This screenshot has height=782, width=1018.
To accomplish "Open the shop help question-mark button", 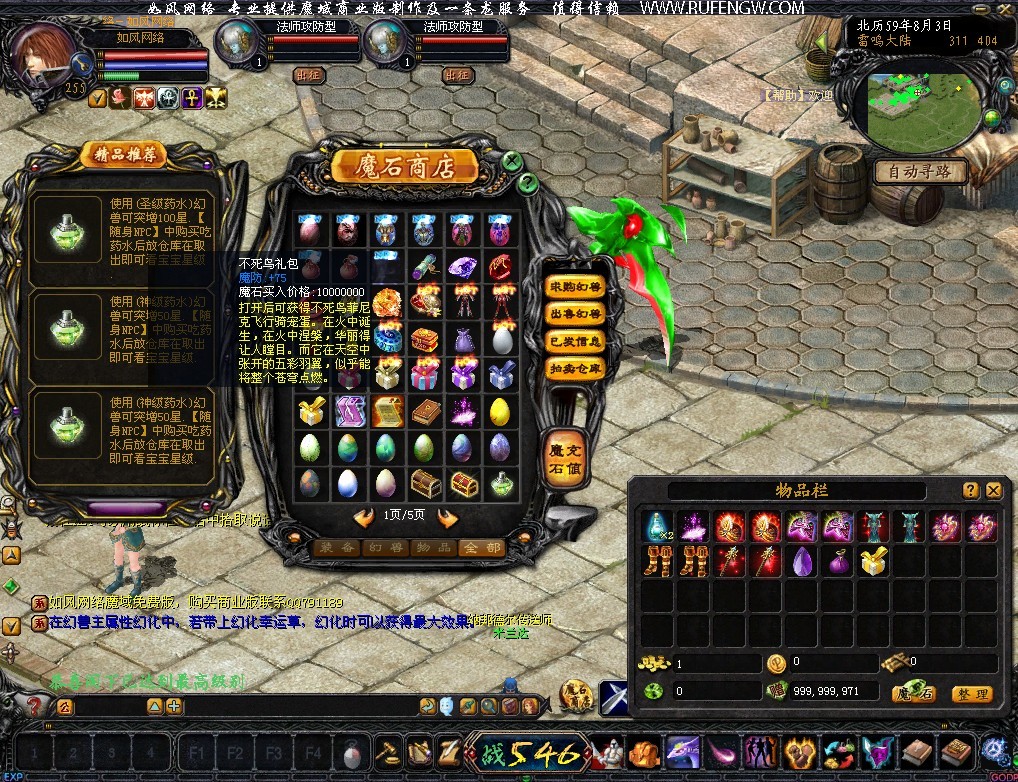I will click(527, 182).
